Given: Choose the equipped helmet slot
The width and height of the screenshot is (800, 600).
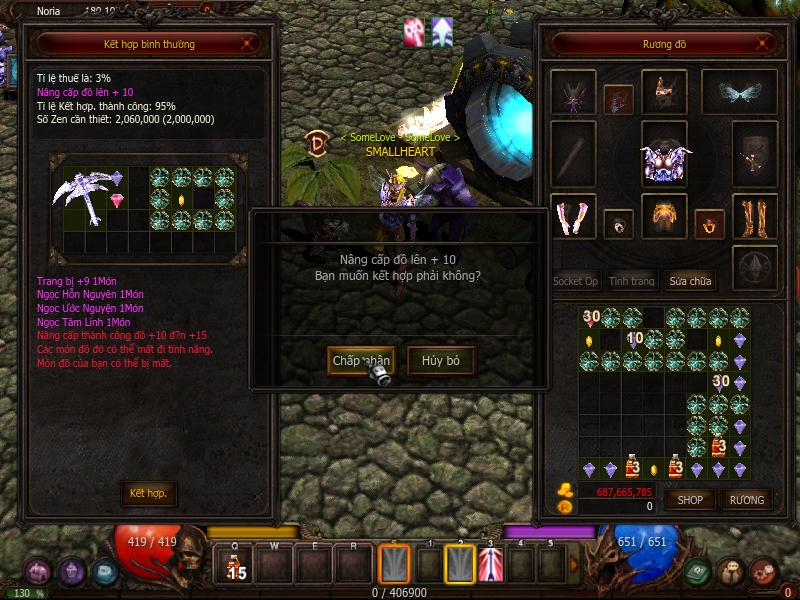Looking at the screenshot, I should 664,93.
